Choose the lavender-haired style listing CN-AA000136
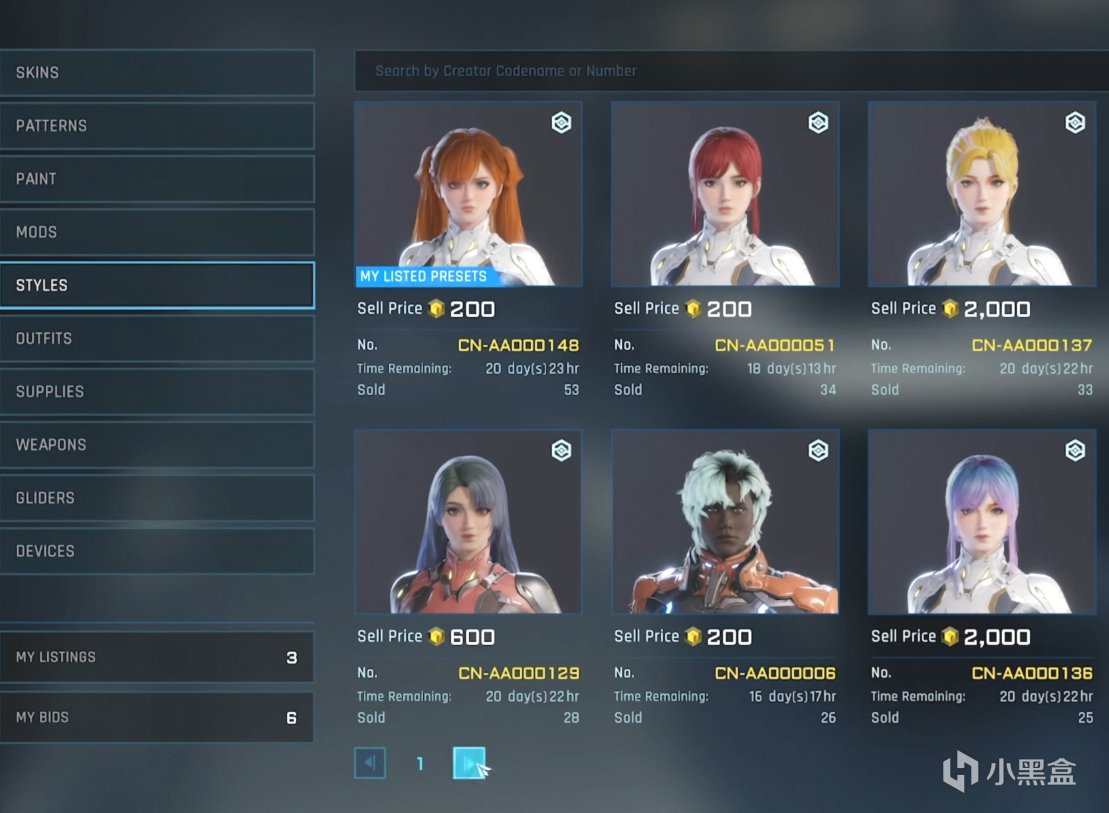The height and width of the screenshot is (813, 1109). tap(982, 522)
